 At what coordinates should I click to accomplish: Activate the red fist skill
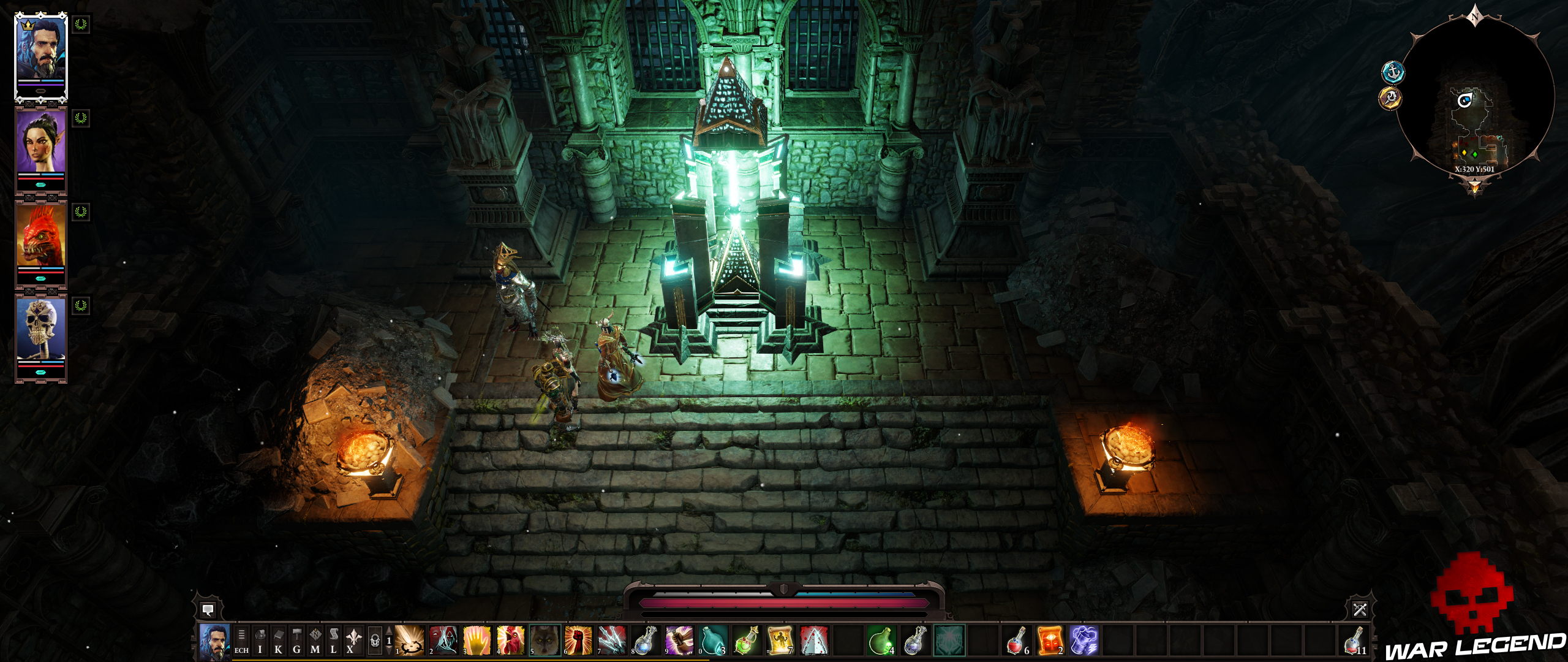tap(578, 641)
